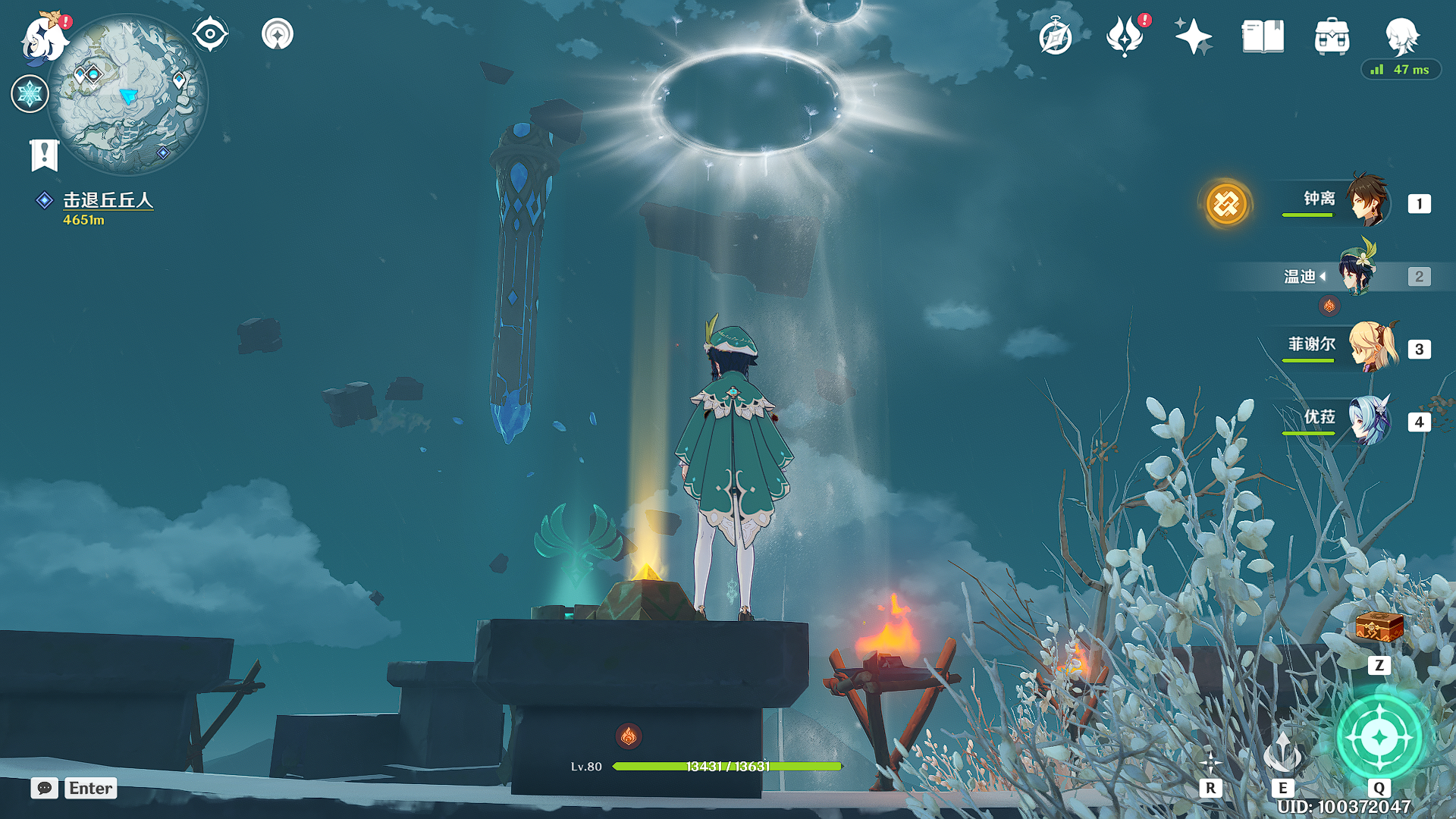The width and height of the screenshot is (1456, 819).
Task: Open the backpack inventory
Action: click(x=1332, y=36)
